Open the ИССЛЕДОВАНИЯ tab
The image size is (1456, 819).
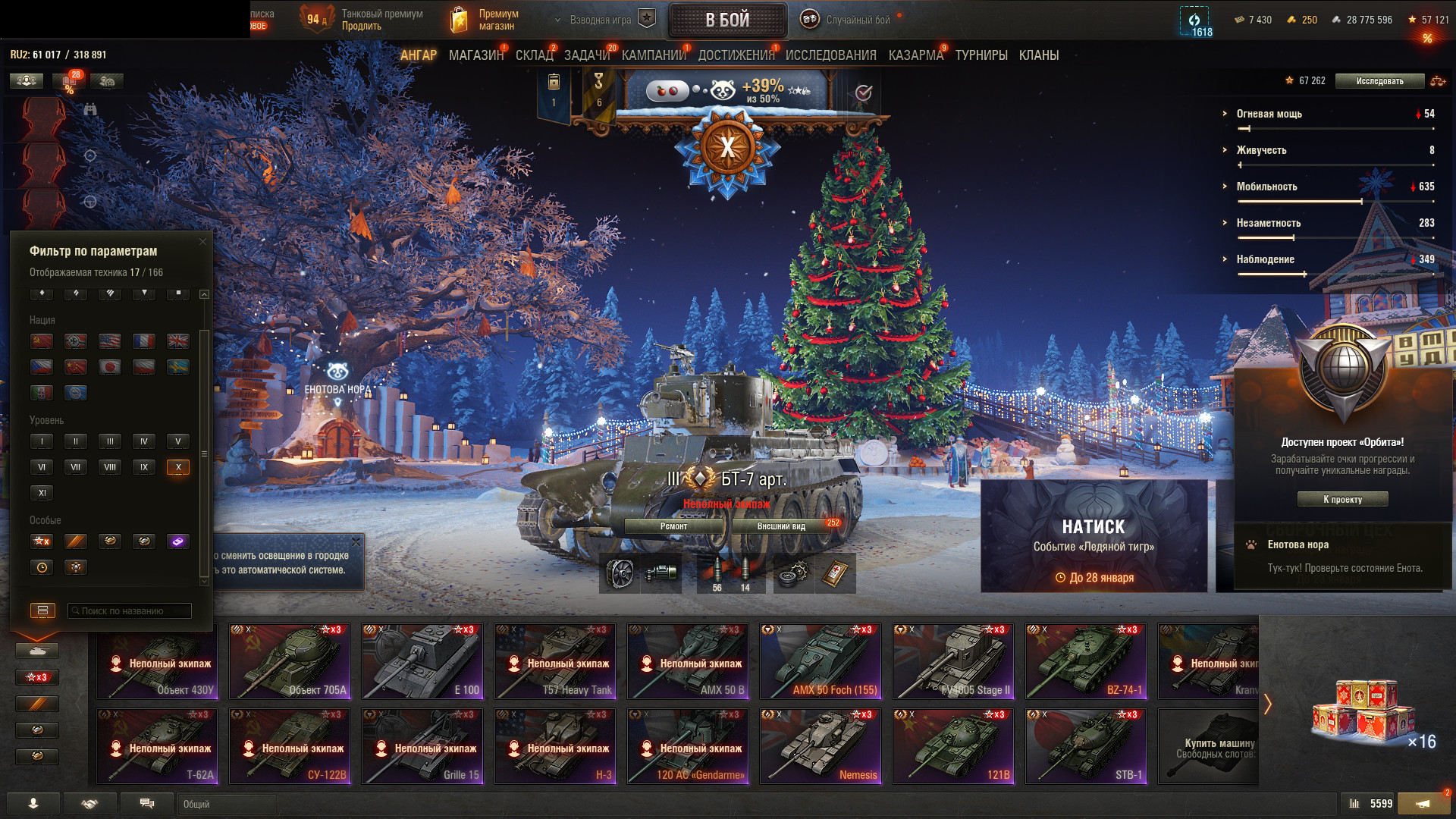tap(830, 55)
